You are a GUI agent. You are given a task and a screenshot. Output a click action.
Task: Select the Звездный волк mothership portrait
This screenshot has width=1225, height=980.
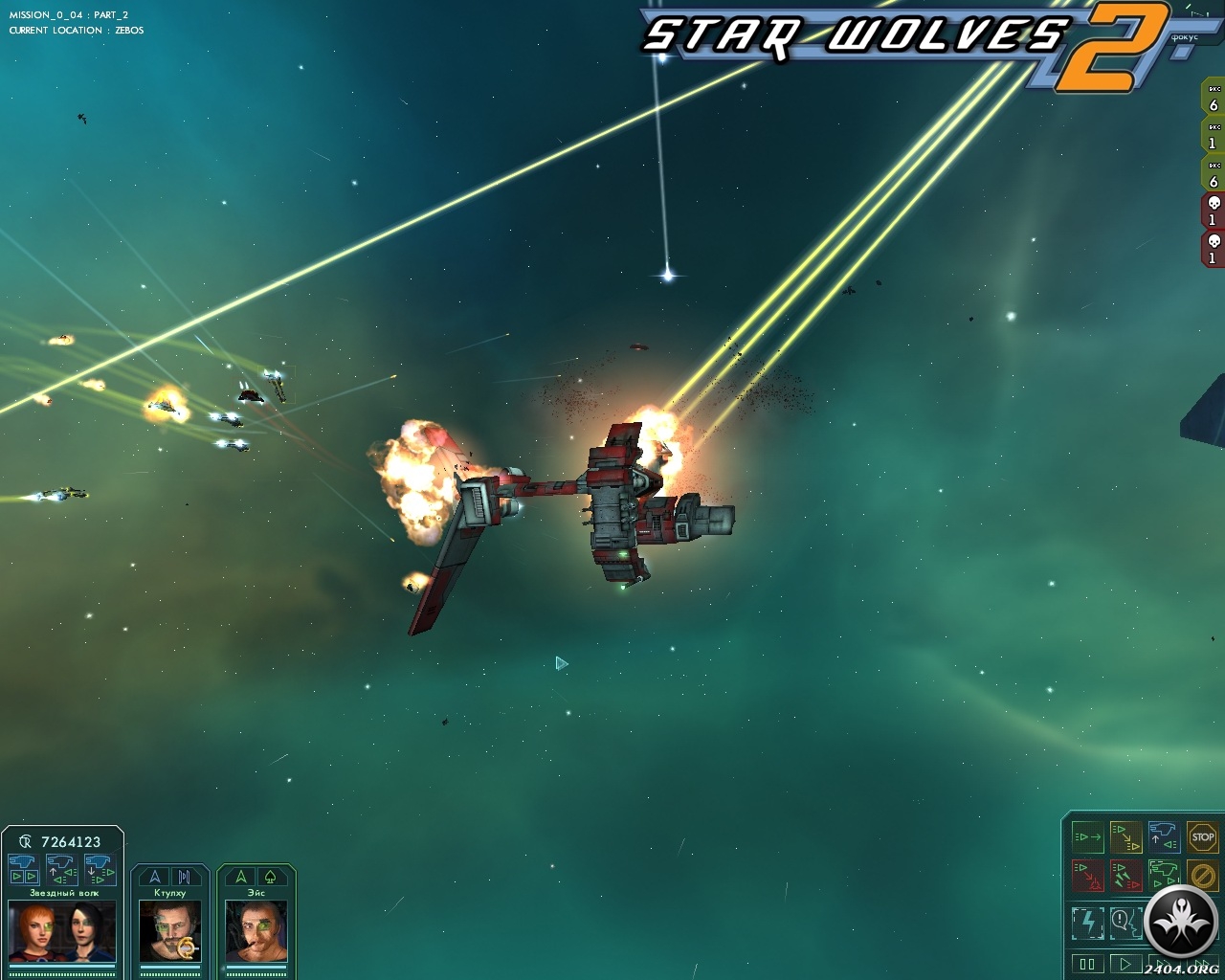(x=62, y=931)
